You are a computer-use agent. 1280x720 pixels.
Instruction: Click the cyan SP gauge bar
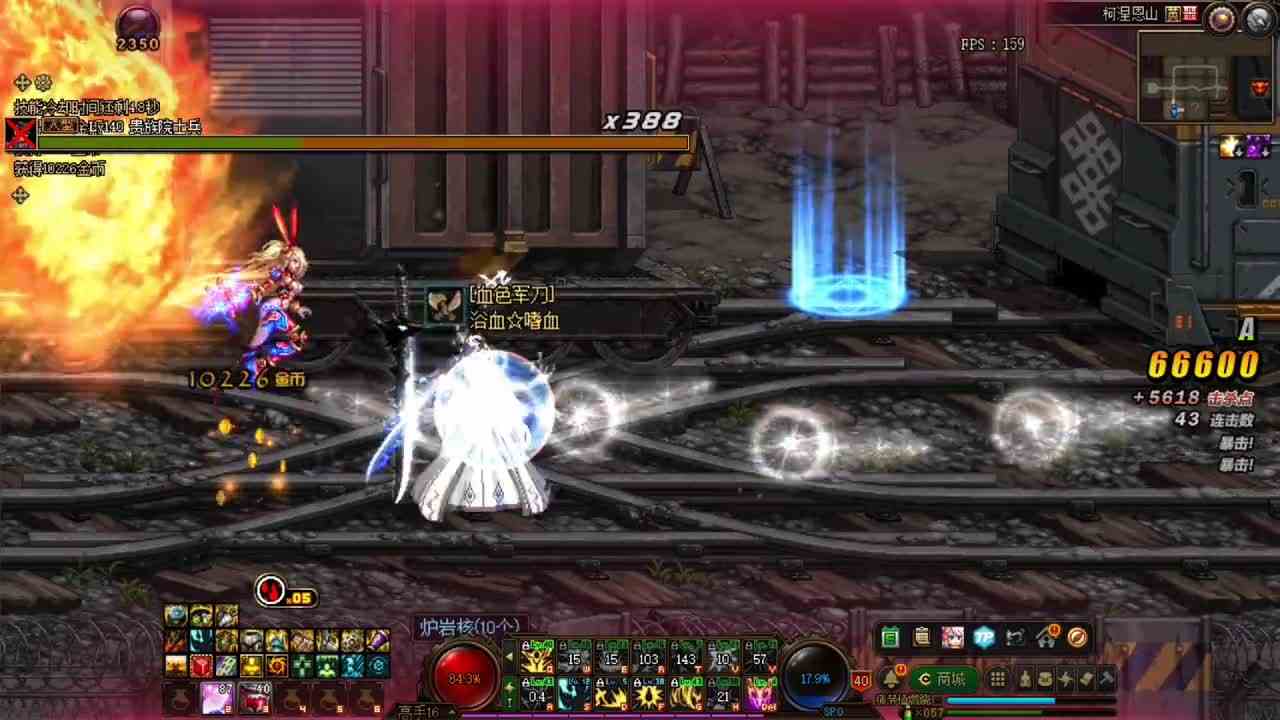1001,700
